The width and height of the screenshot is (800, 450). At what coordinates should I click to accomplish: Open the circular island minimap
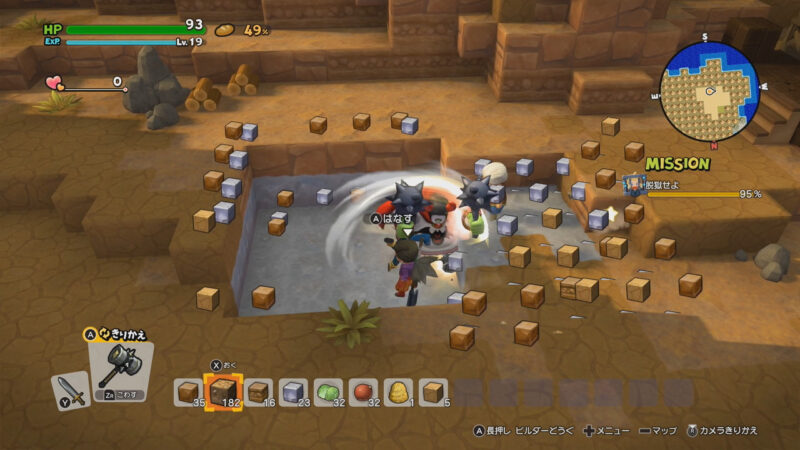[709, 90]
